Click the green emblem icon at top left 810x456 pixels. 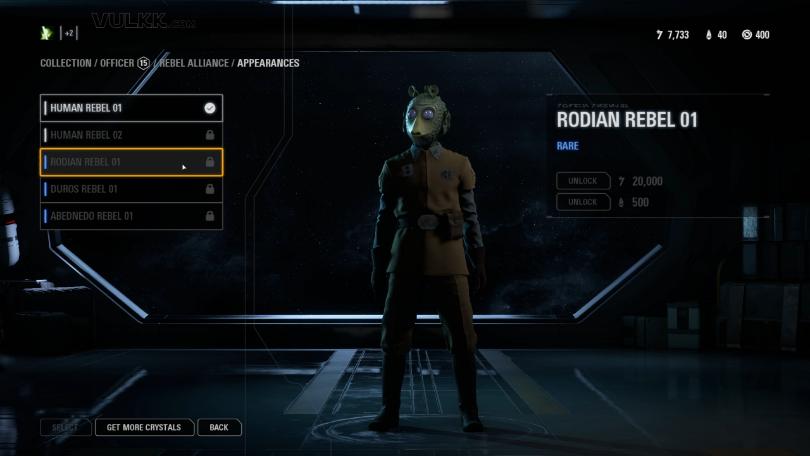click(x=46, y=33)
